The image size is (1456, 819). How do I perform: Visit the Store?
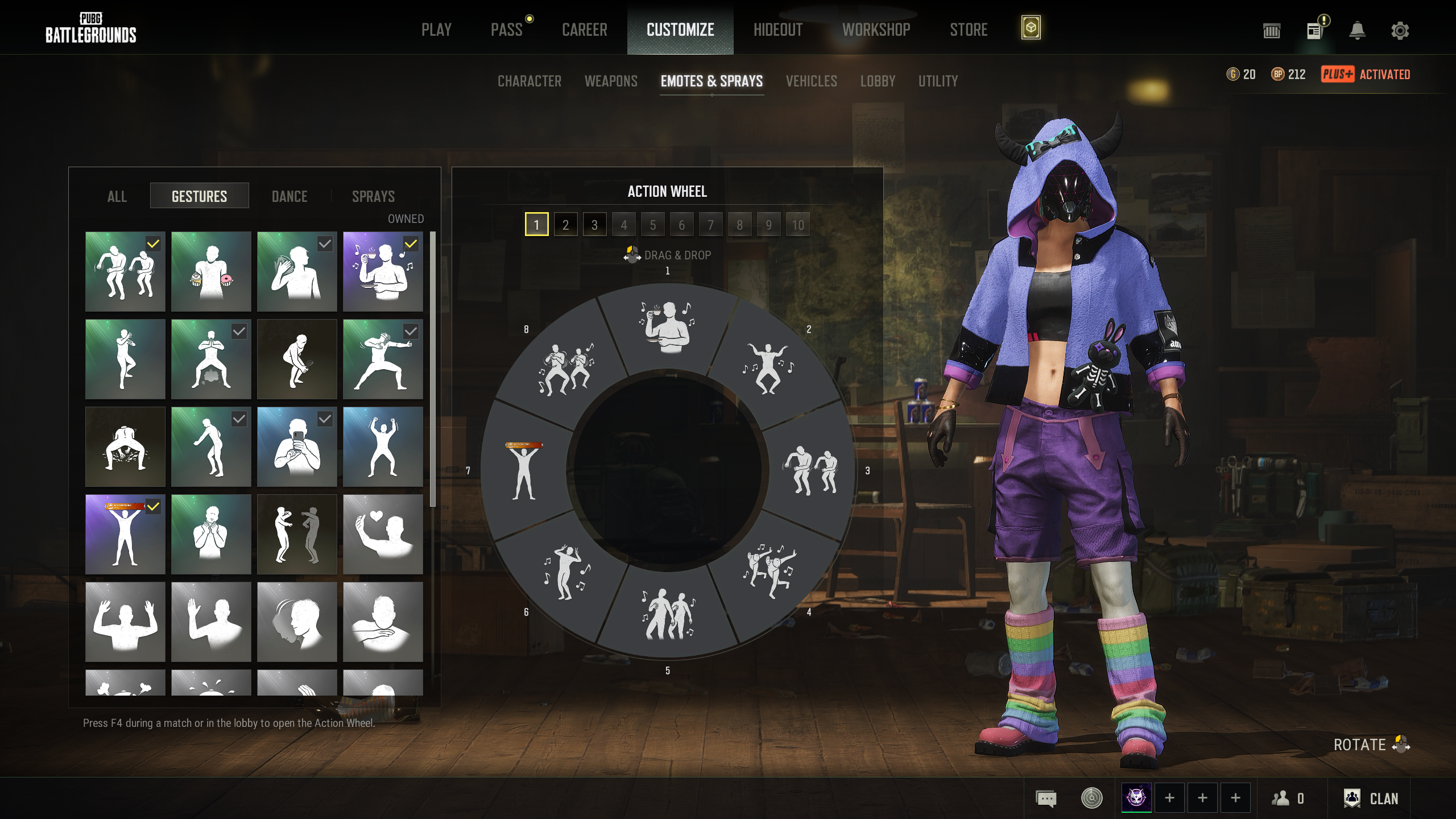(x=968, y=30)
